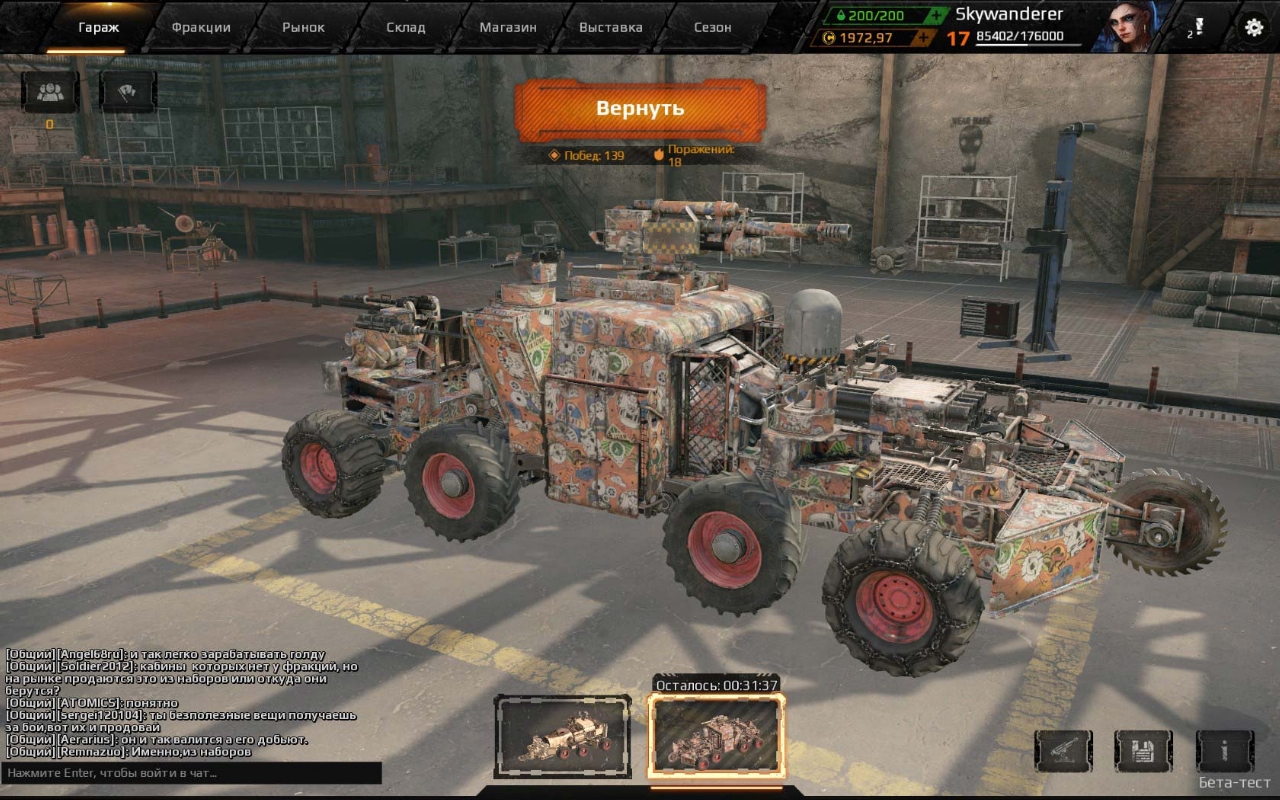The height and width of the screenshot is (800, 1280).
Task: Open the Skywanderer player portrait
Action: coord(1118,27)
